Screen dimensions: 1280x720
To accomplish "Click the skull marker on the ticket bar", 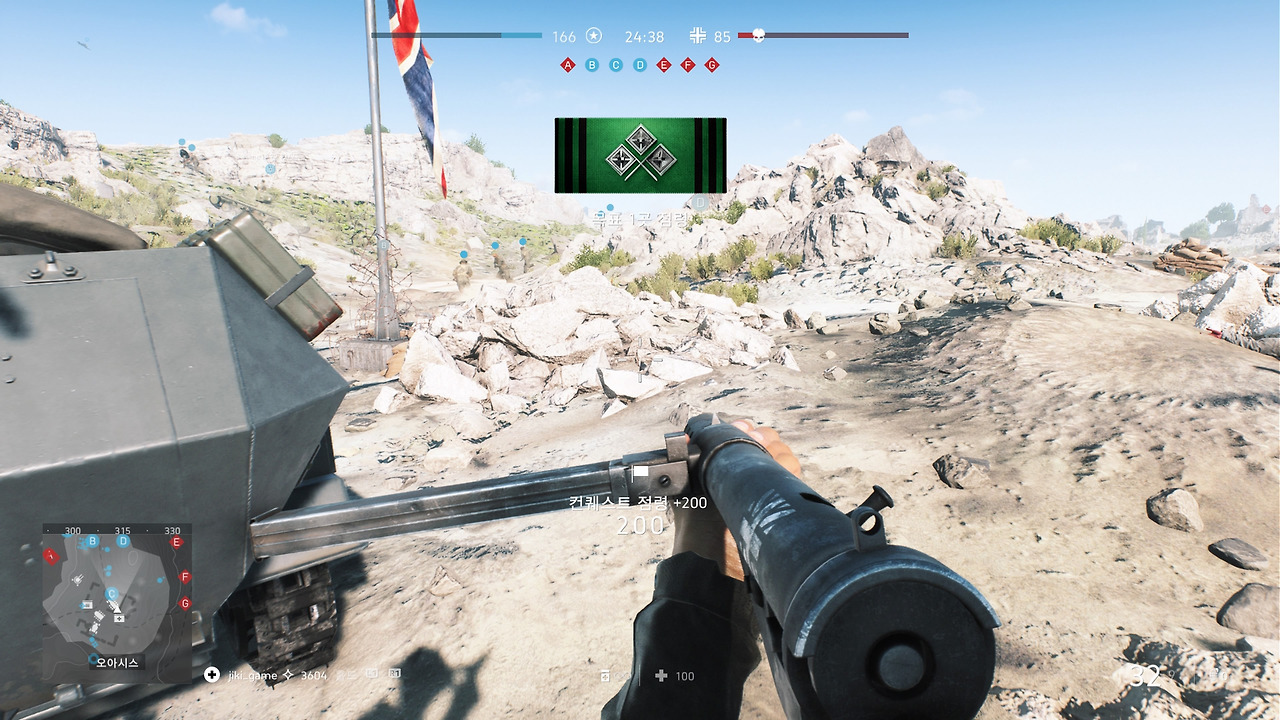I will [759, 35].
